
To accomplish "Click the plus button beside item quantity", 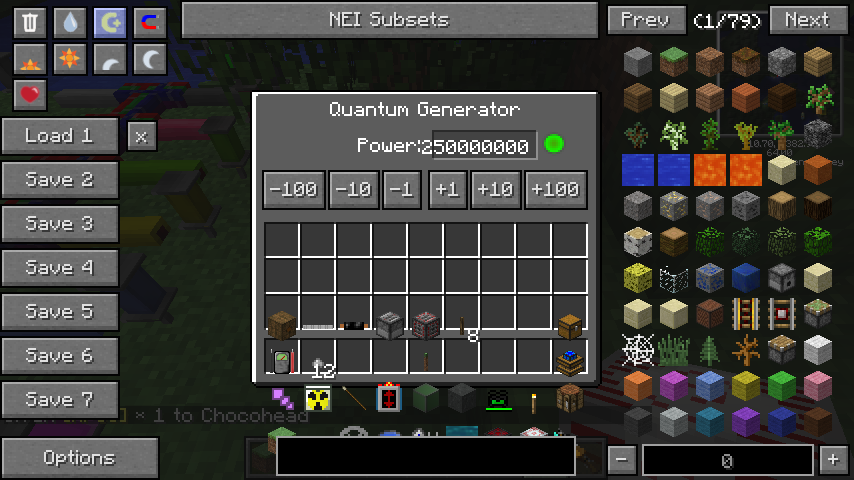I will click(x=832, y=460).
